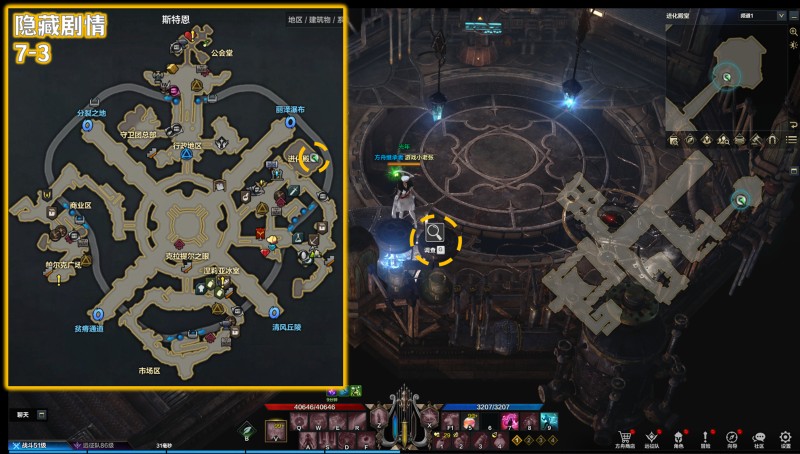
Task: Open the 社区 community menu
Action: [x=759, y=437]
